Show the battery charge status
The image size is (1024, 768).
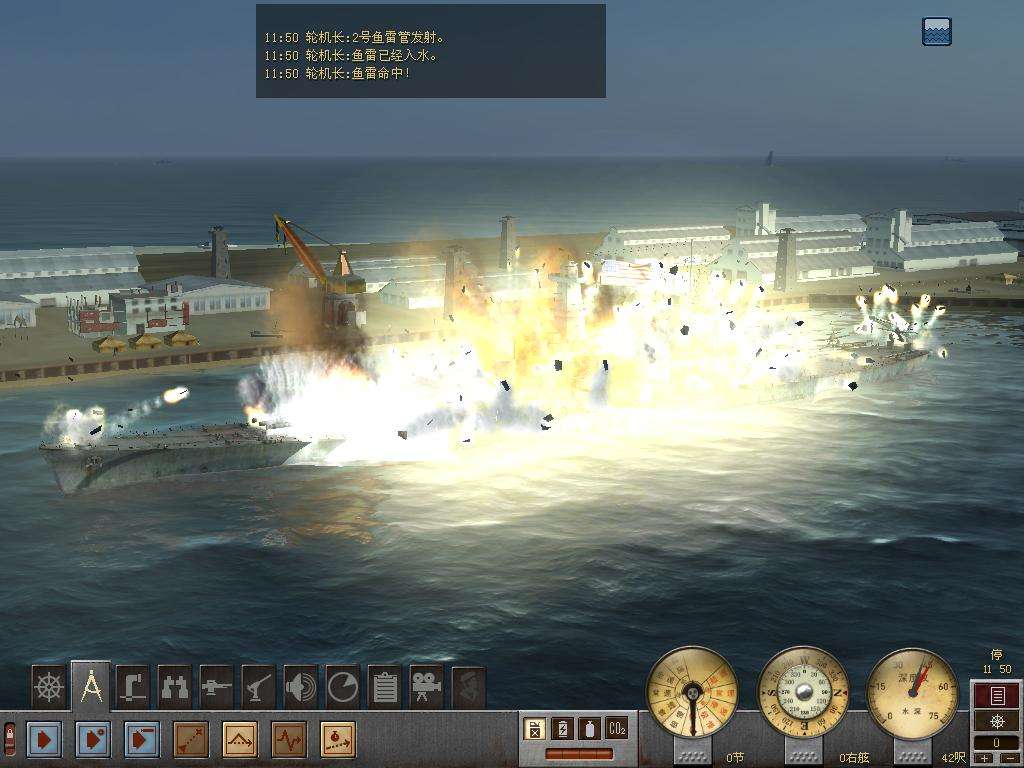(x=562, y=729)
